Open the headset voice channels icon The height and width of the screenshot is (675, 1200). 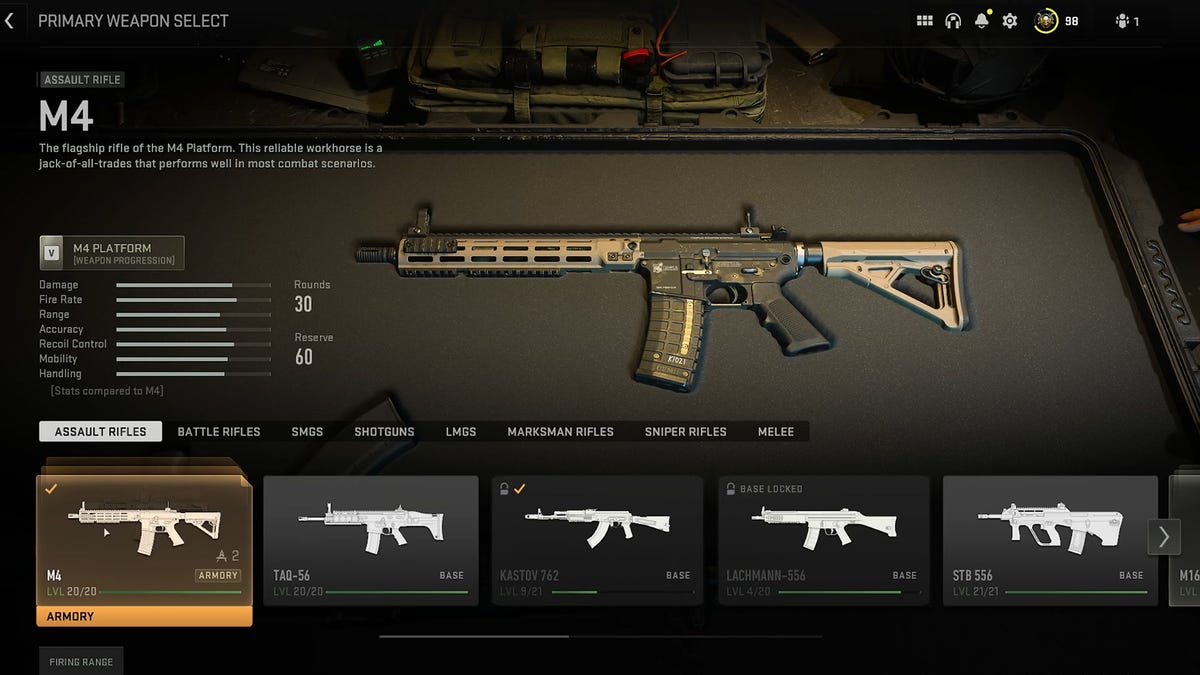click(x=953, y=21)
